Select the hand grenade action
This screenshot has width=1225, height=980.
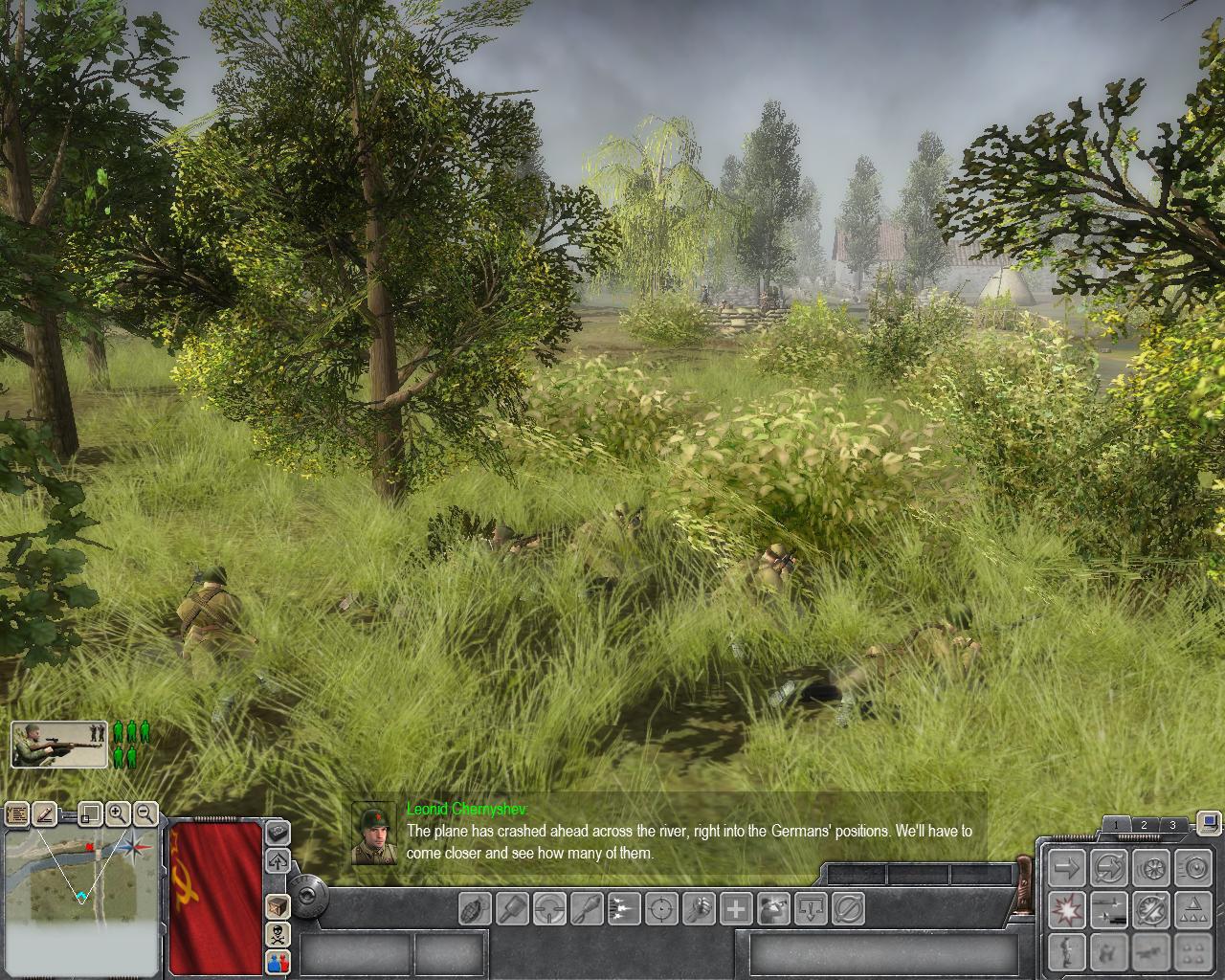point(476,907)
